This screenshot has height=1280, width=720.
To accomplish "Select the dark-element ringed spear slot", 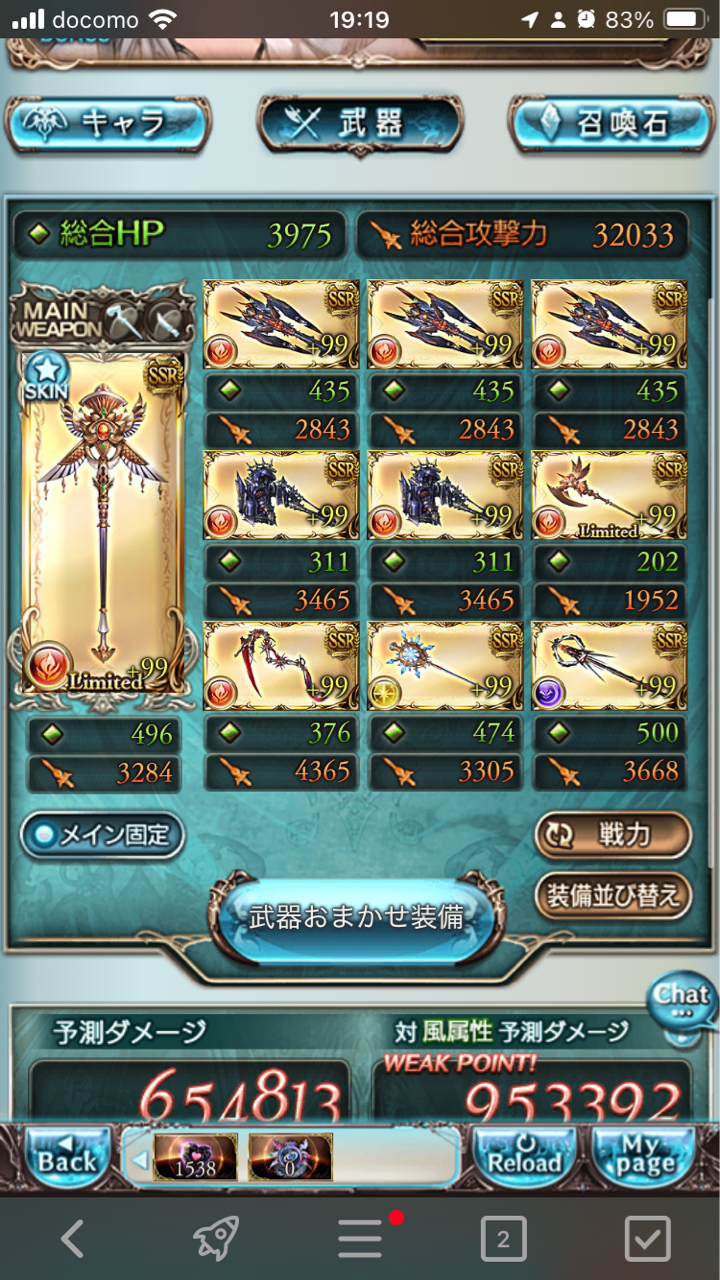I will tap(609, 663).
